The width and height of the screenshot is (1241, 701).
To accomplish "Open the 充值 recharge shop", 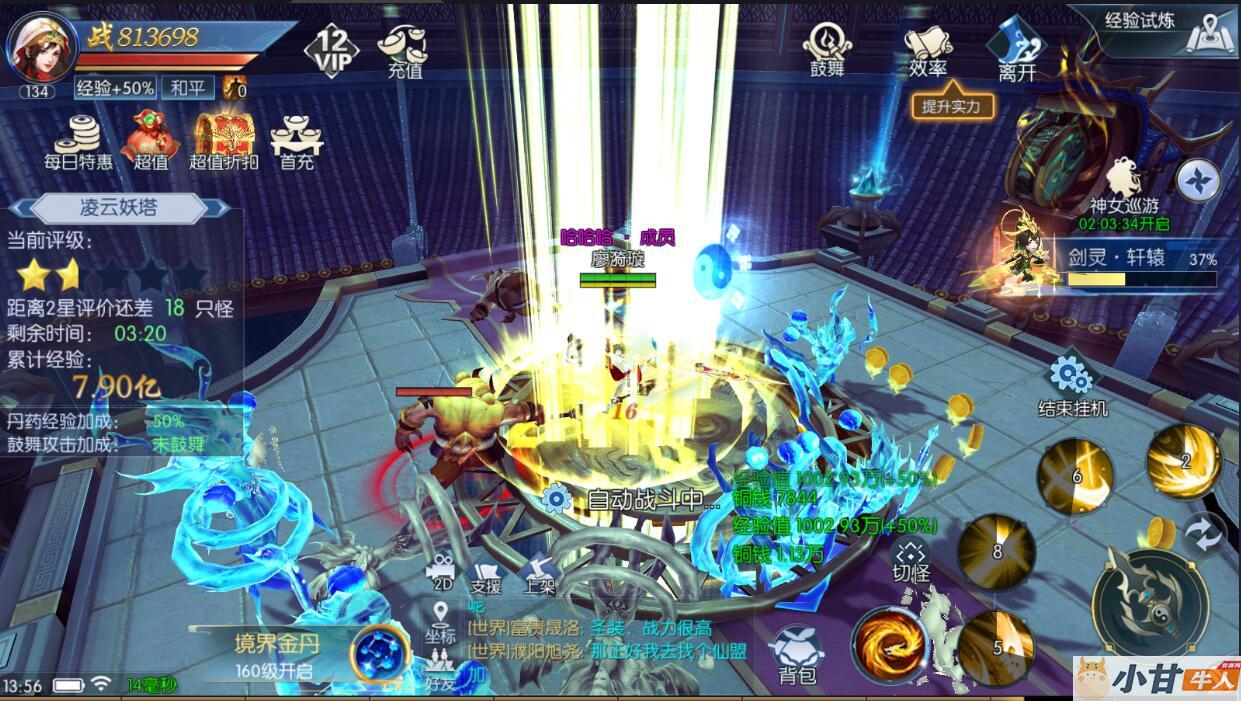I will coord(405,50).
